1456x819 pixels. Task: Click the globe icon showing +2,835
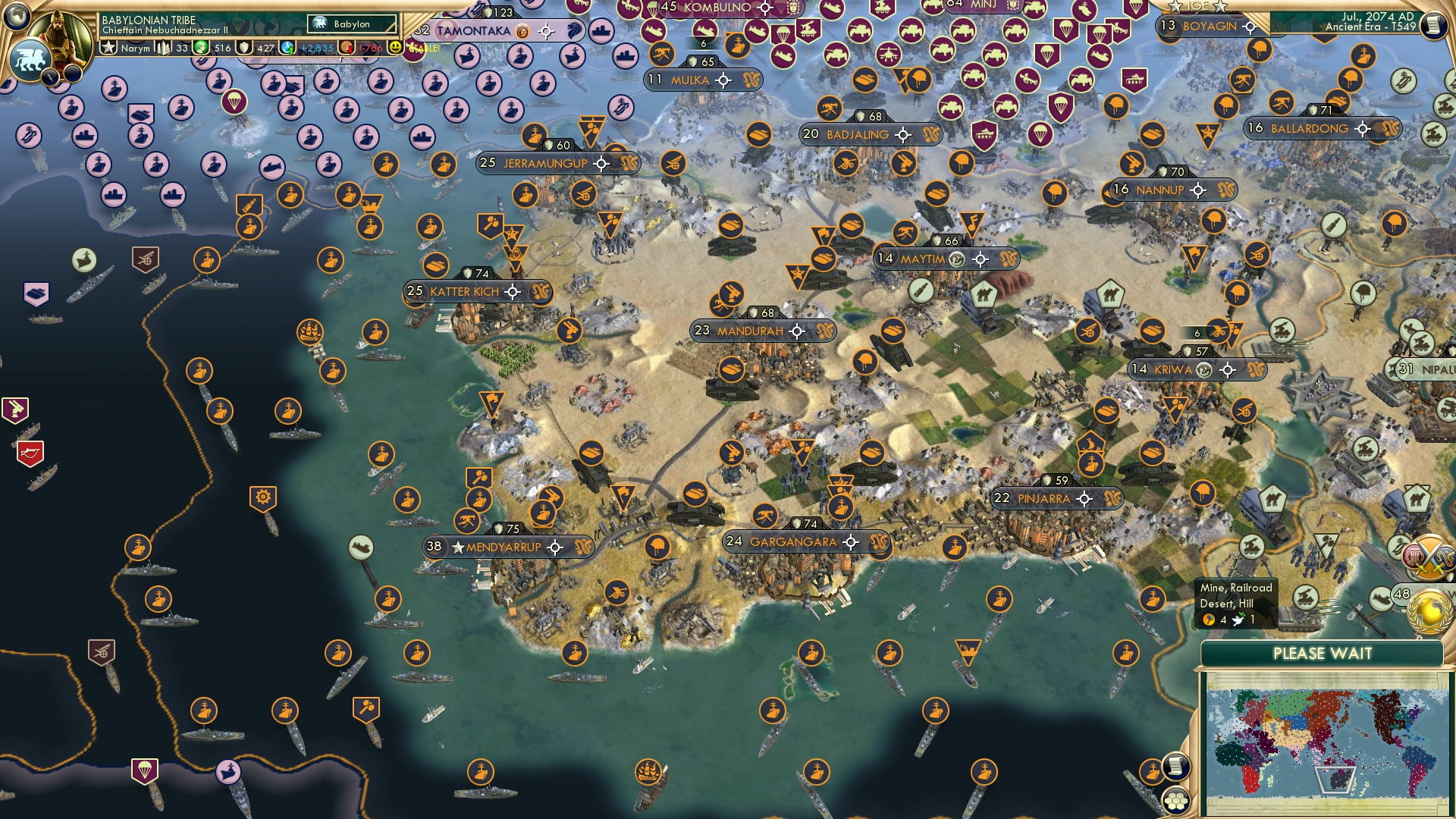(x=287, y=47)
